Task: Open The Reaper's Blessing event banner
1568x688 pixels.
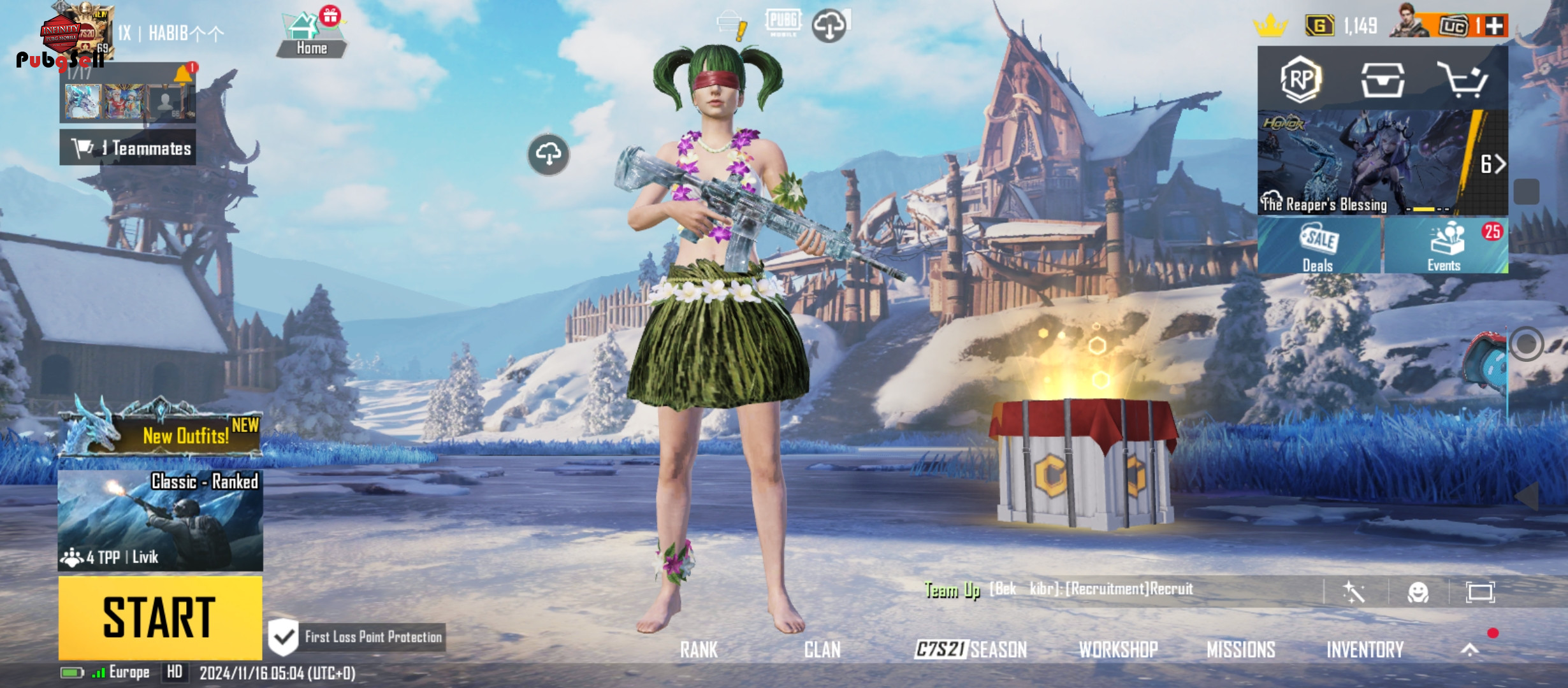Action: [x=1364, y=164]
